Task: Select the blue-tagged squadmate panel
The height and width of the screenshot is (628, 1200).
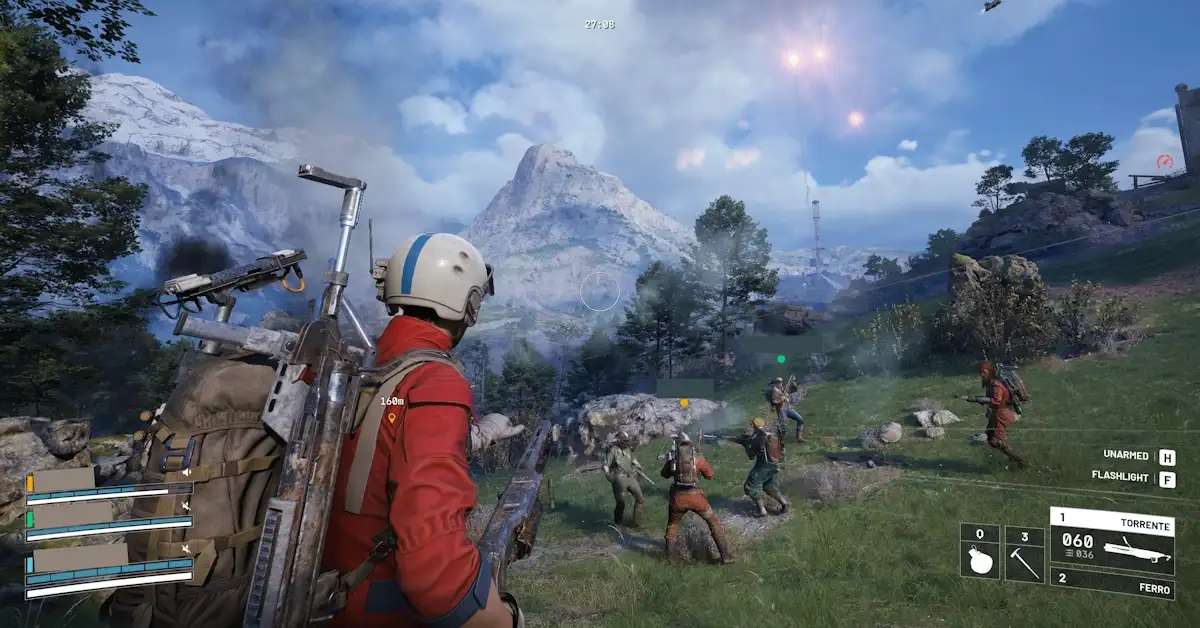Action: 108,562
